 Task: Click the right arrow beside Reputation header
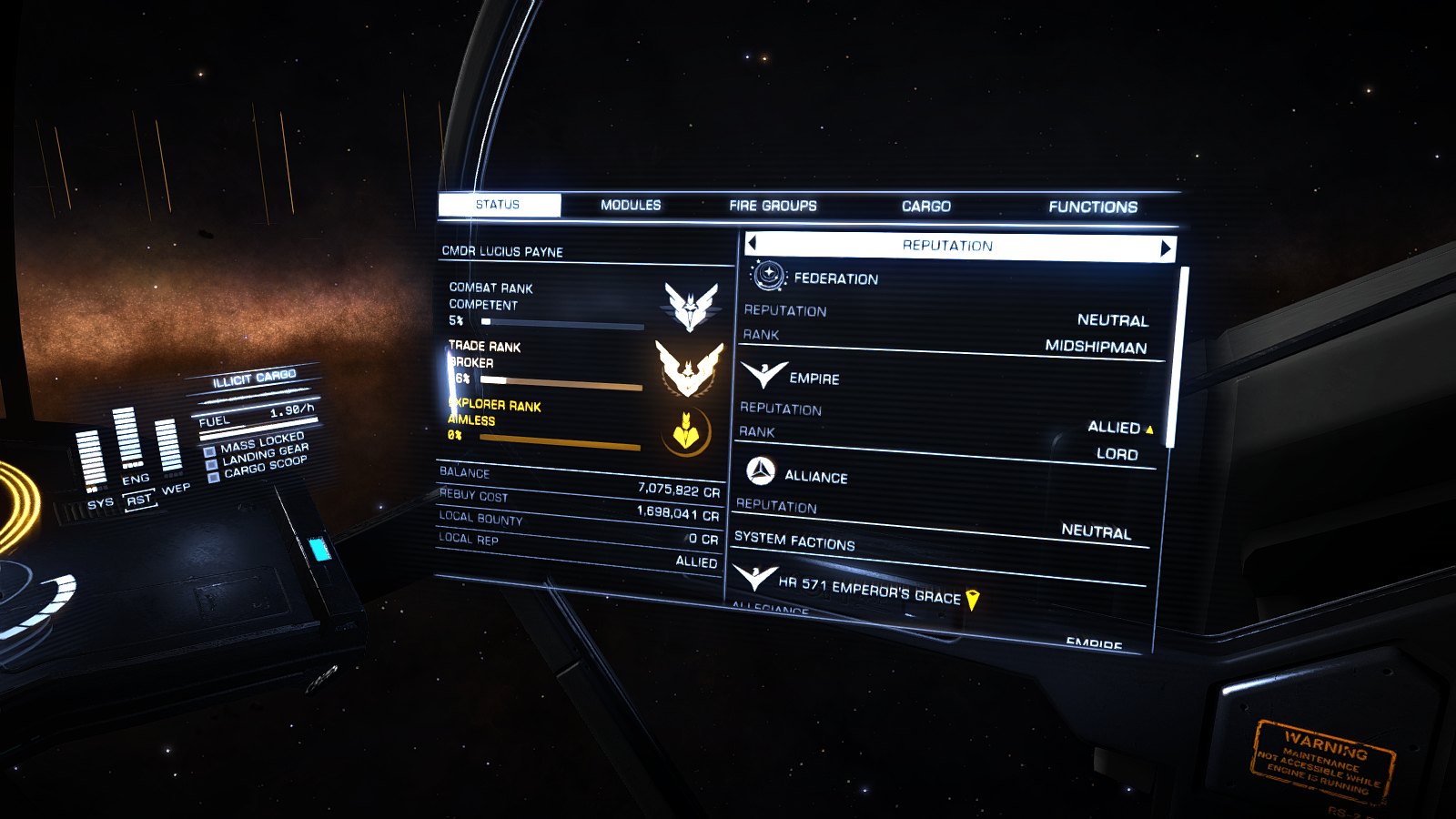coord(1165,248)
